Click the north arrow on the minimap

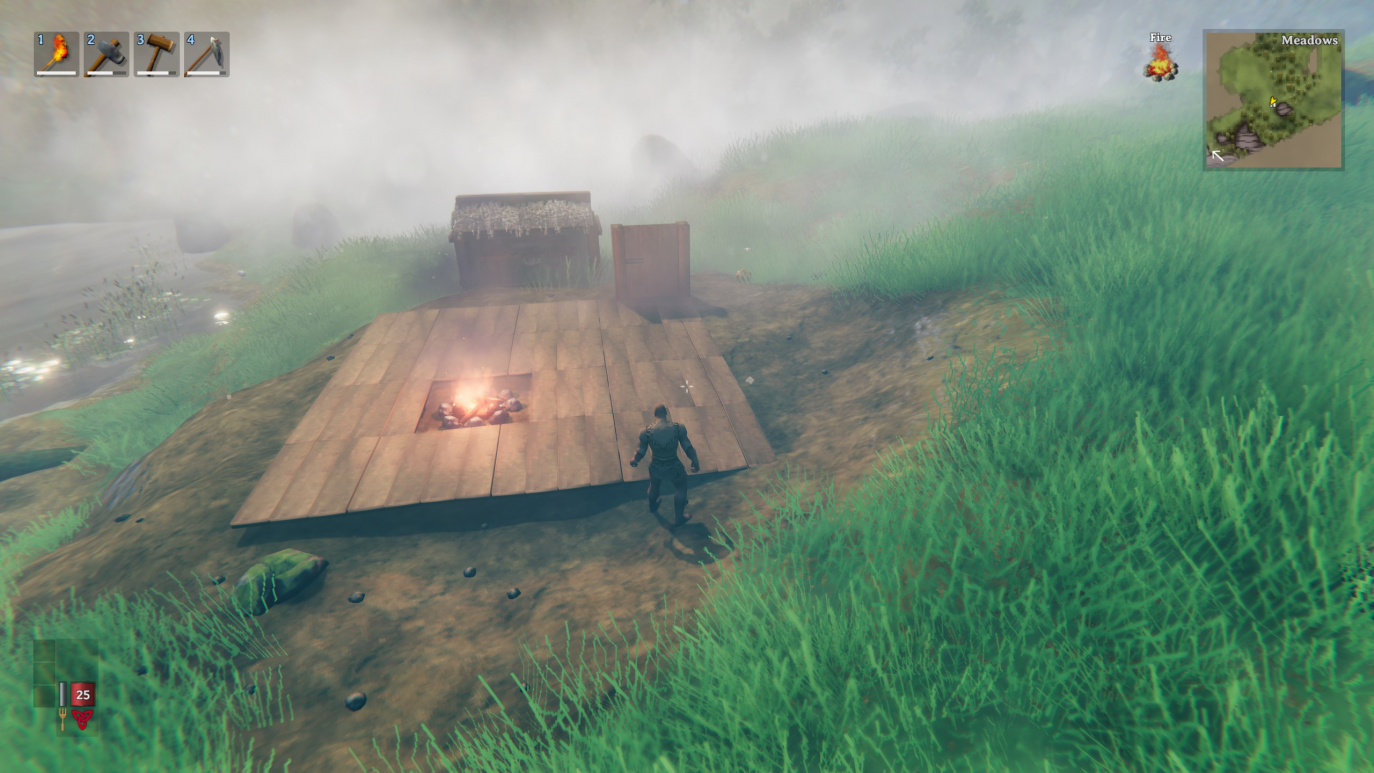pyautogui.click(x=1218, y=155)
